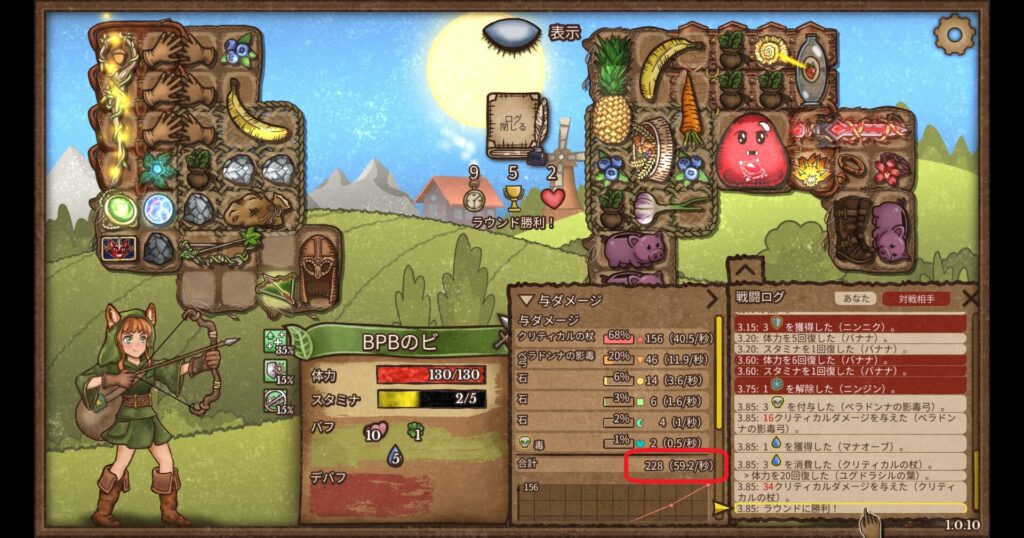Image resolution: width=1024 pixels, height=538 pixels.
Task: Select the red demon mask card item
Action: [x=118, y=248]
